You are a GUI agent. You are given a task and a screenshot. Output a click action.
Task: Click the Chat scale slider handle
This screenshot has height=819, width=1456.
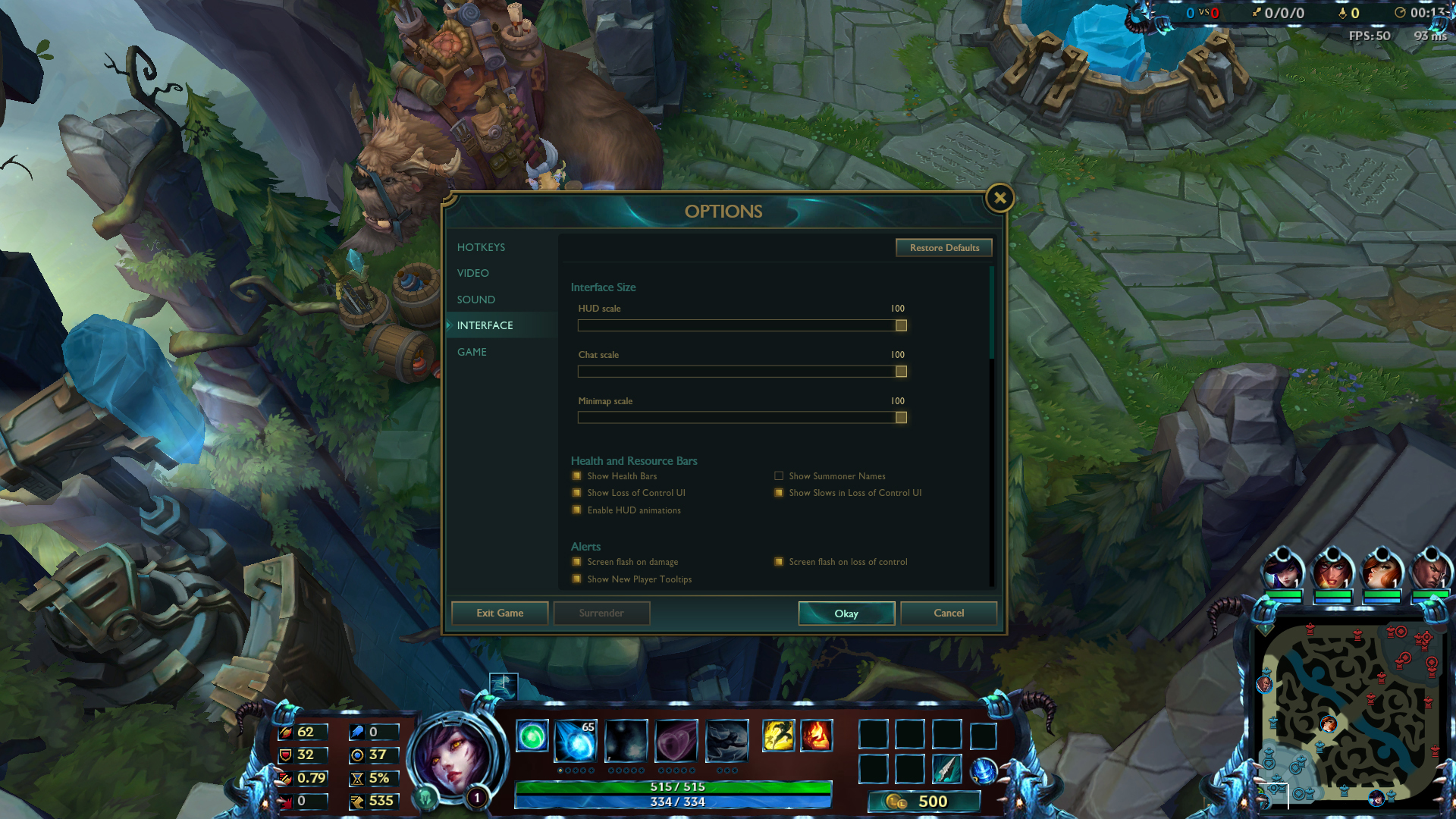901,372
